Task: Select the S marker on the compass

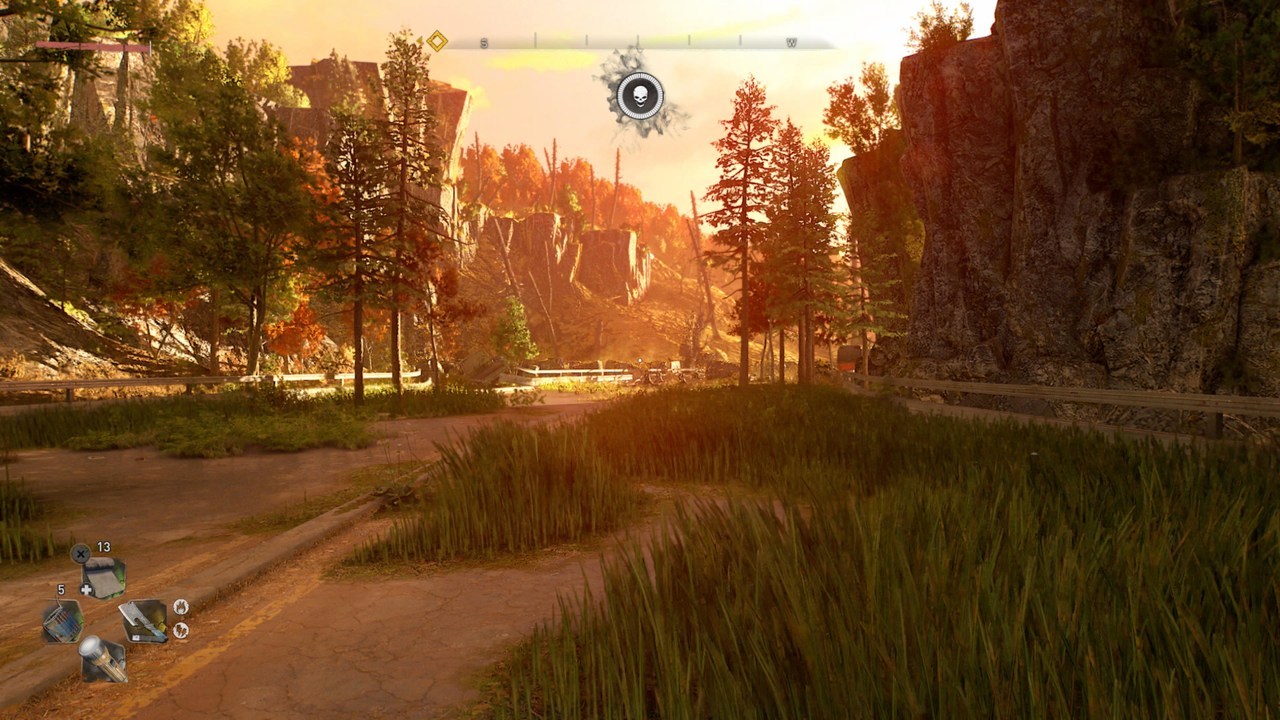Action: point(483,41)
